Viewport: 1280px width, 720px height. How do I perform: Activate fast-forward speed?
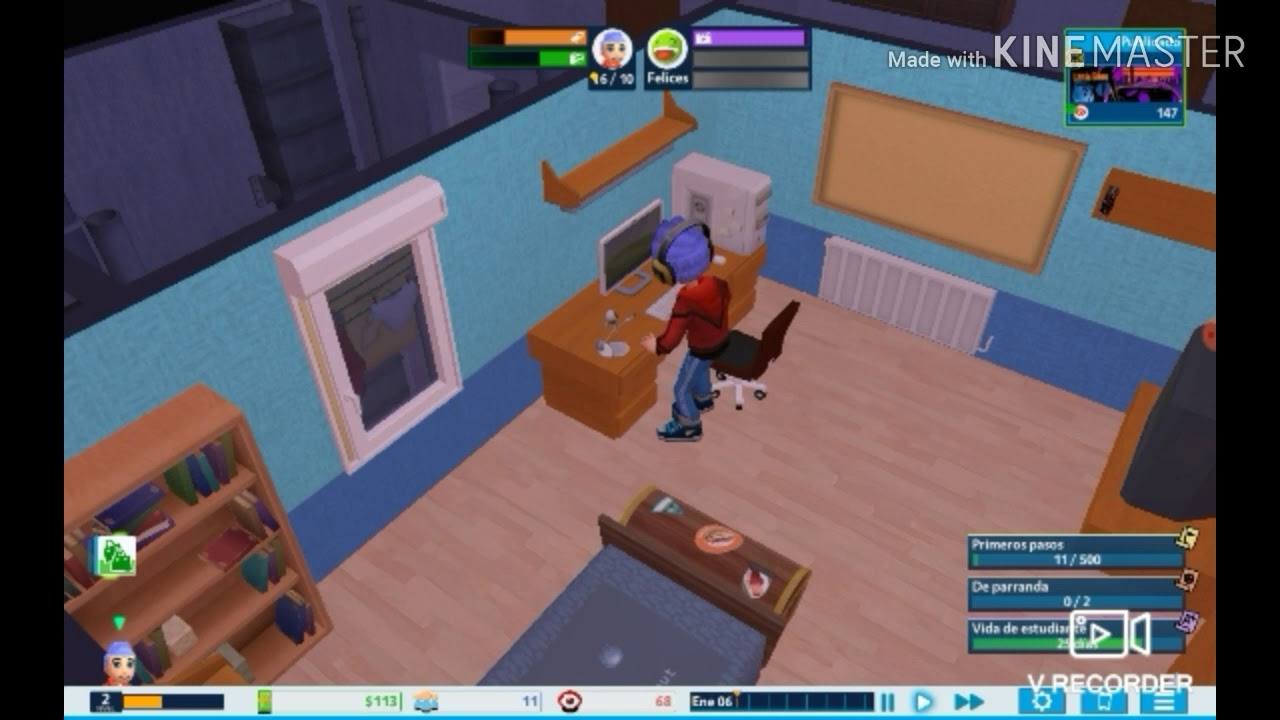(967, 702)
